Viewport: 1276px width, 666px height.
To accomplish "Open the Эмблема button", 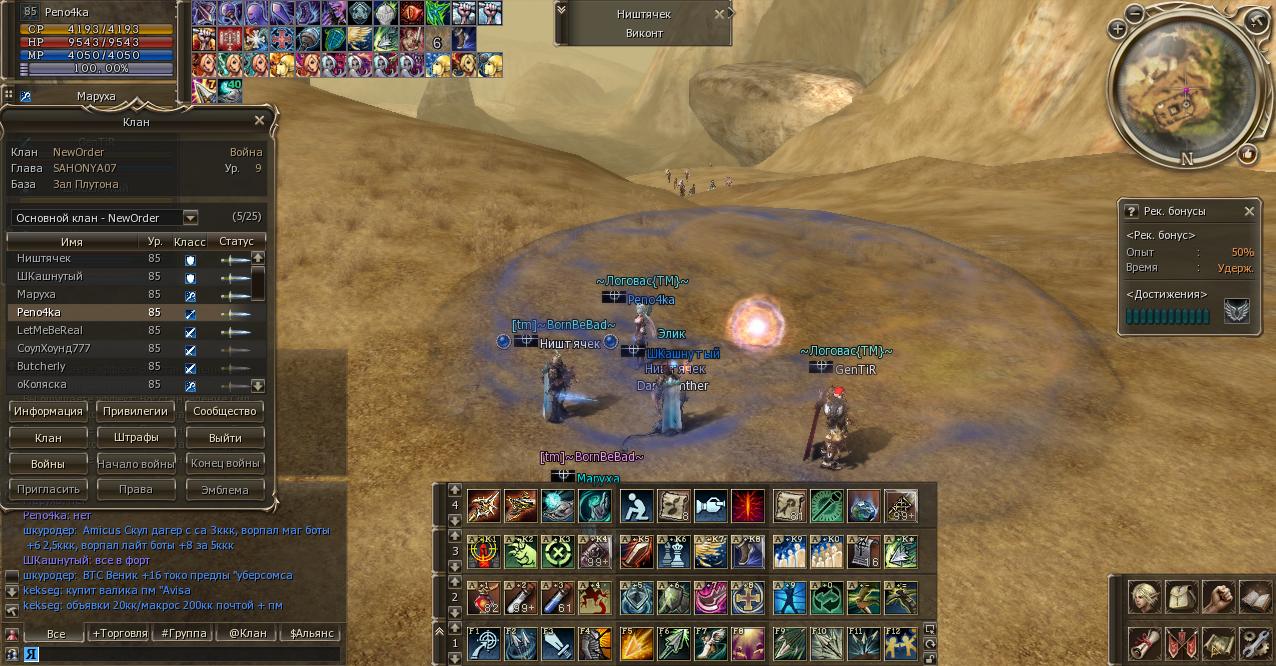I will [225, 490].
